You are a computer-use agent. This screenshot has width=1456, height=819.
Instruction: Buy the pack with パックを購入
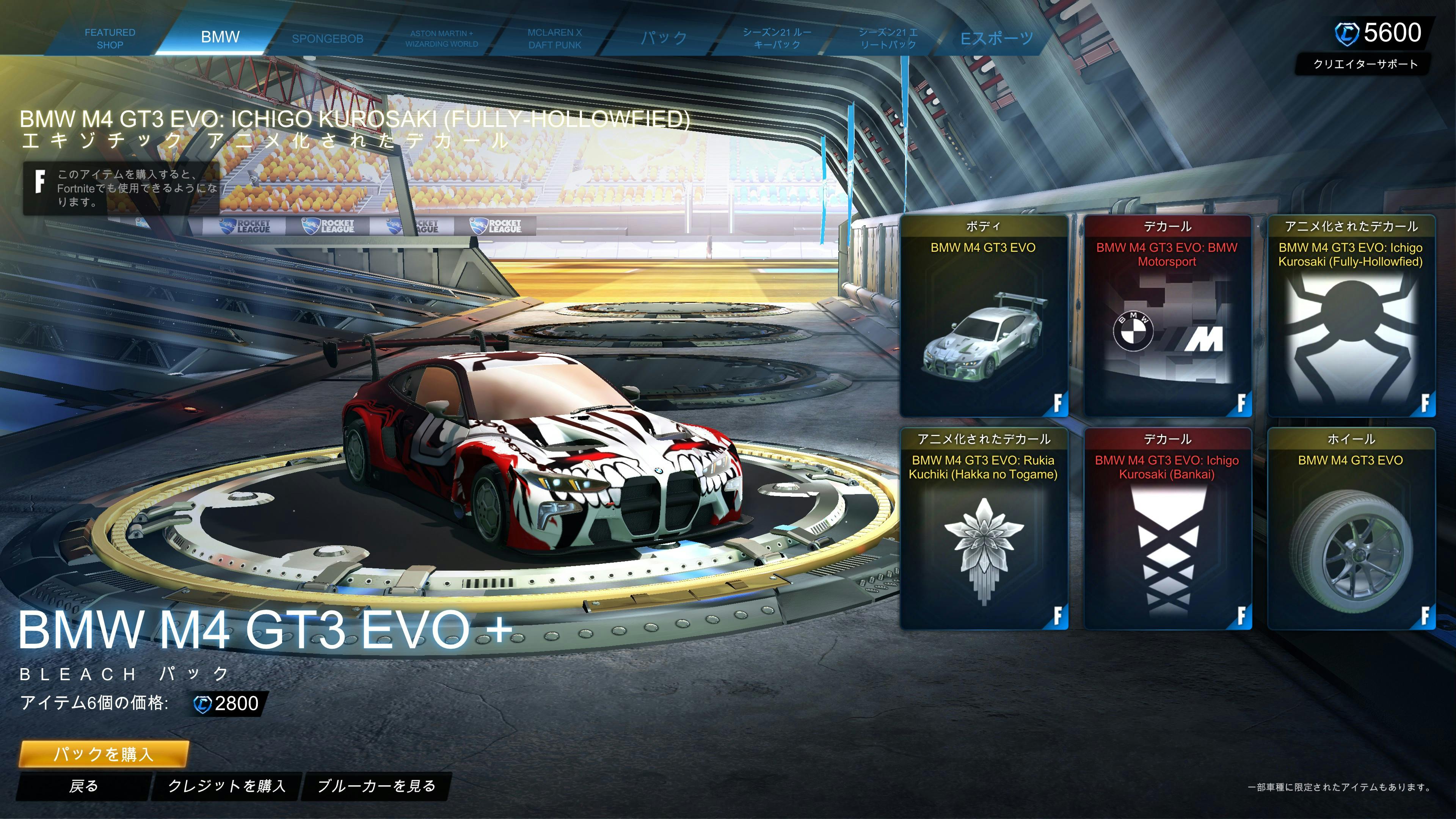104,753
